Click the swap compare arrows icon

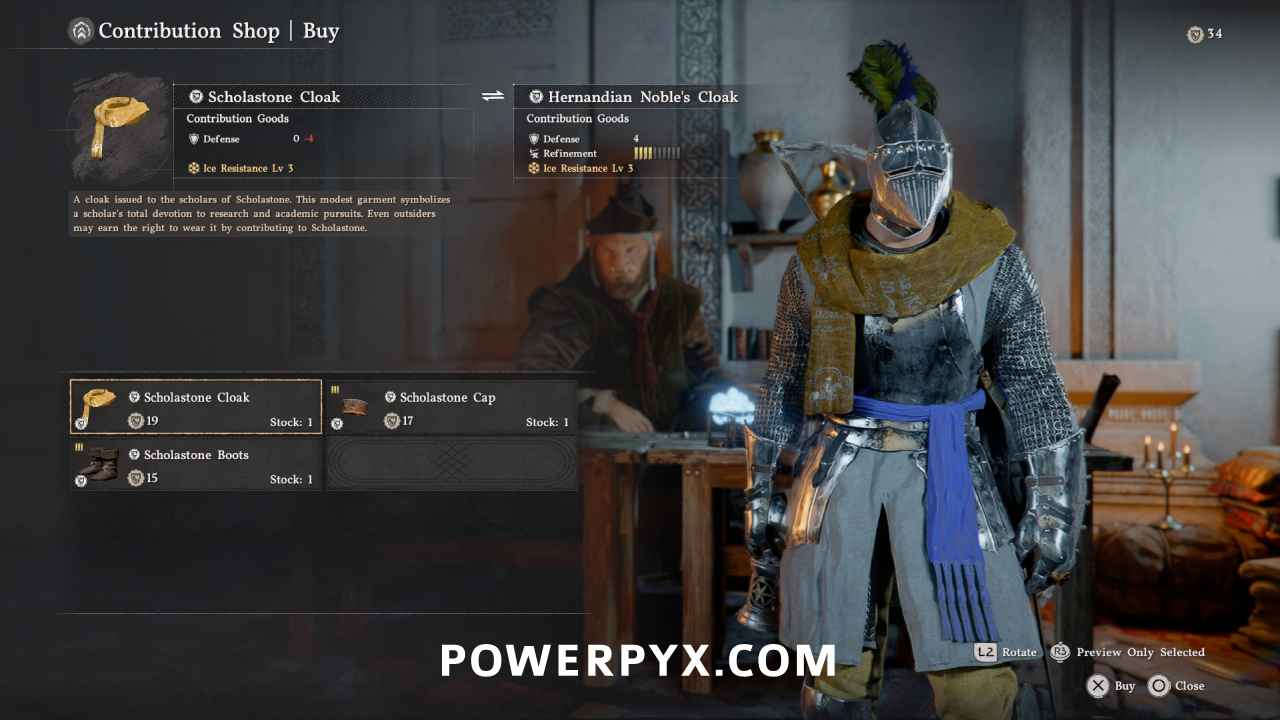pyautogui.click(x=493, y=96)
